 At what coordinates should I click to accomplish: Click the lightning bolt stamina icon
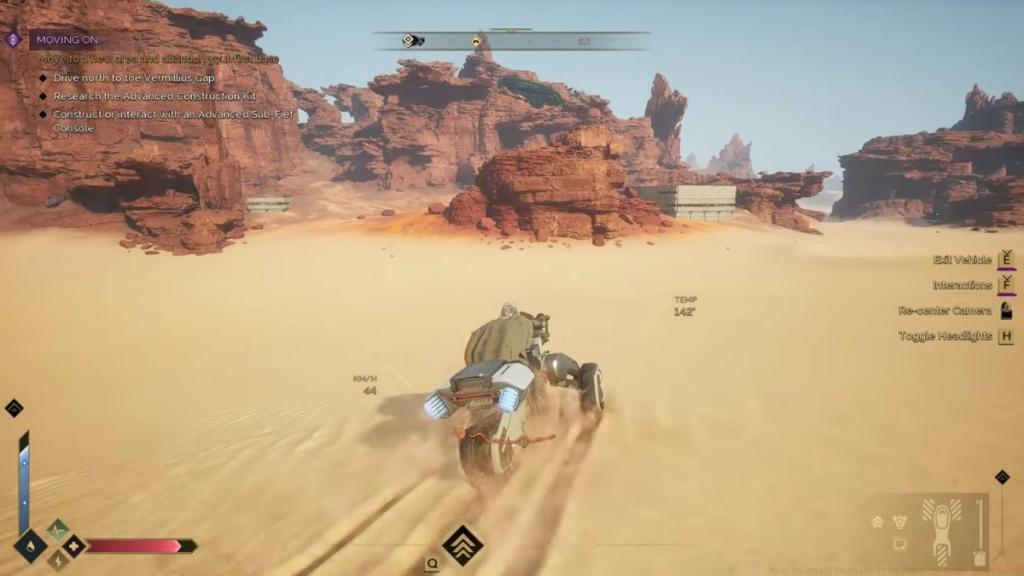57,560
